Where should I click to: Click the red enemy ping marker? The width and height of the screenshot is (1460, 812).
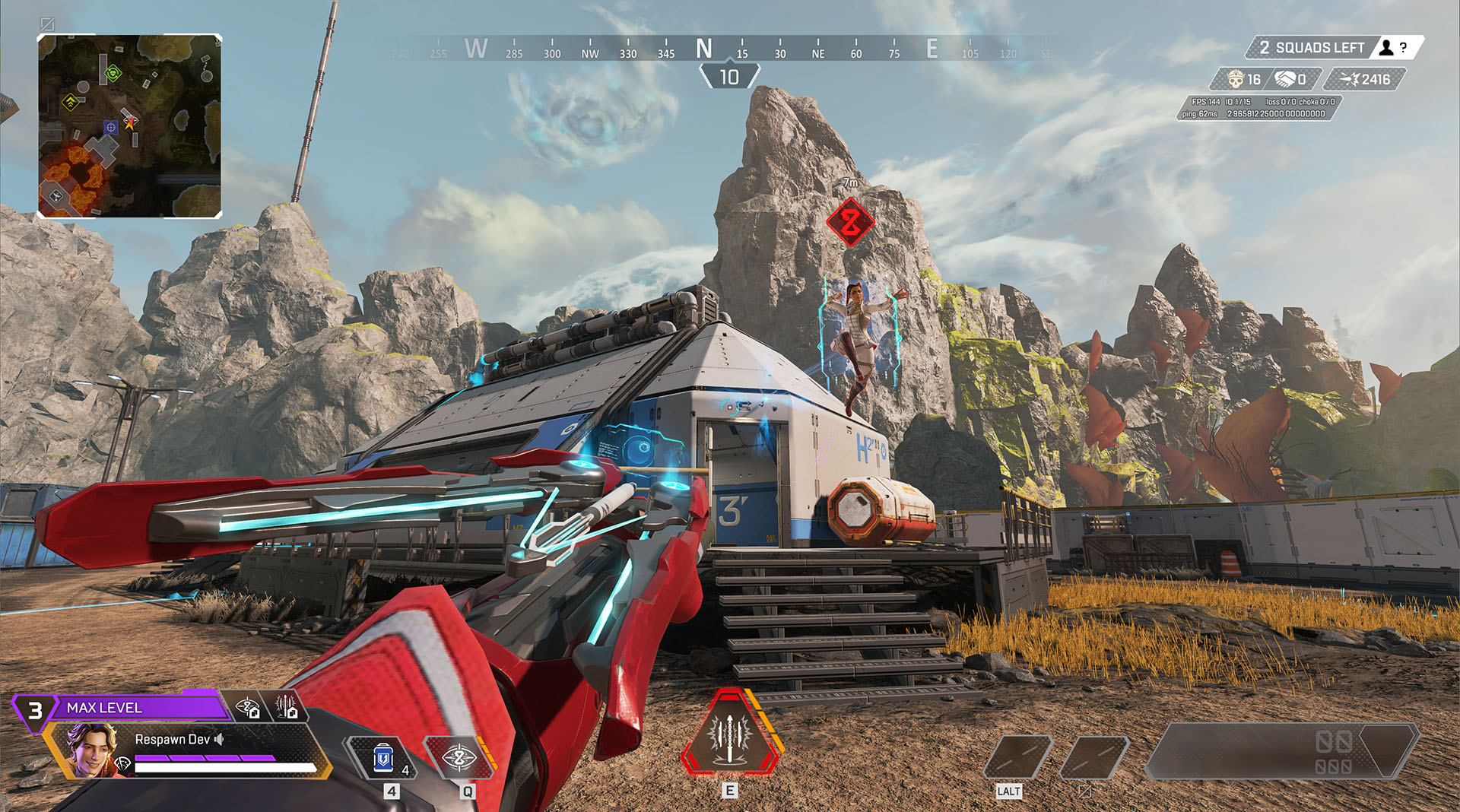pyautogui.click(x=850, y=222)
